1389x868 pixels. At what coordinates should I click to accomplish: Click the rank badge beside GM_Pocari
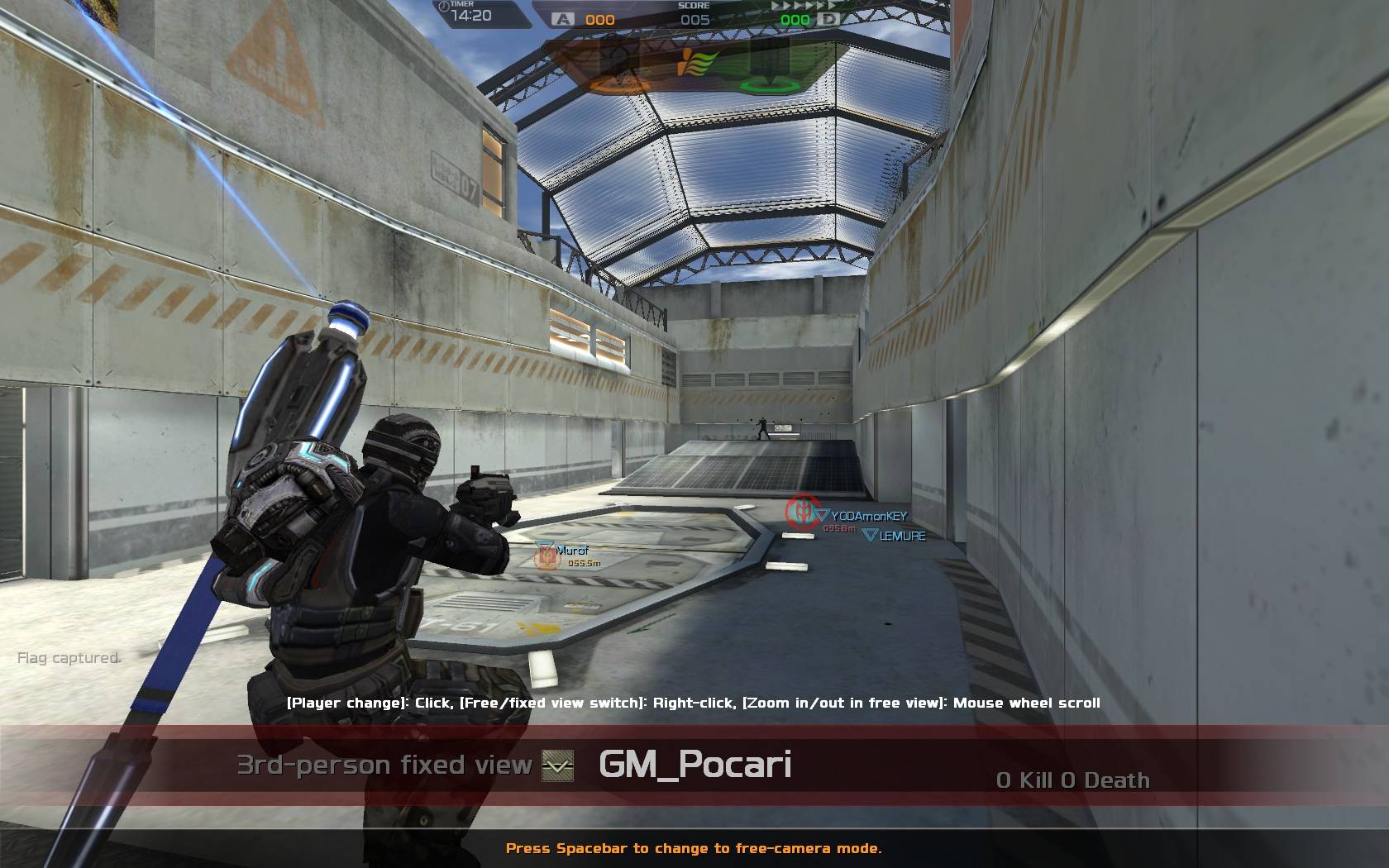tap(557, 766)
